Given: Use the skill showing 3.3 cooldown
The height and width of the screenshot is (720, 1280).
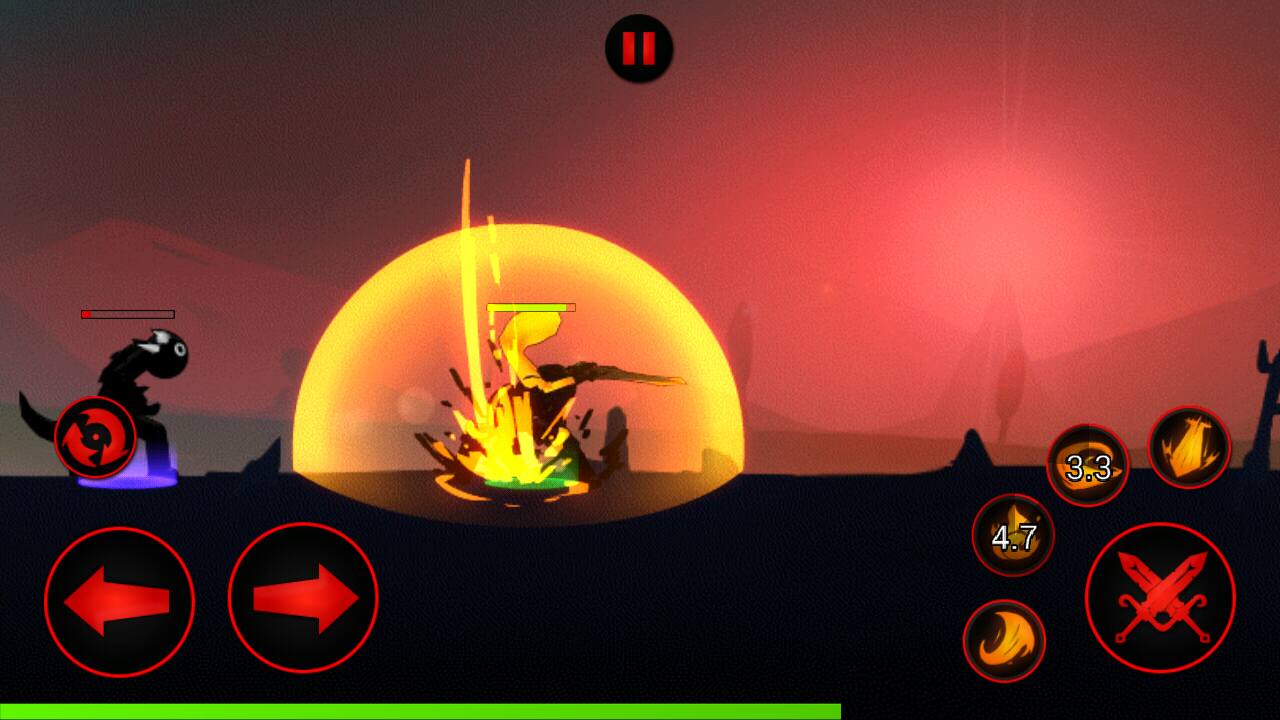Looking at the screenshot, I should pos(1087,466).
